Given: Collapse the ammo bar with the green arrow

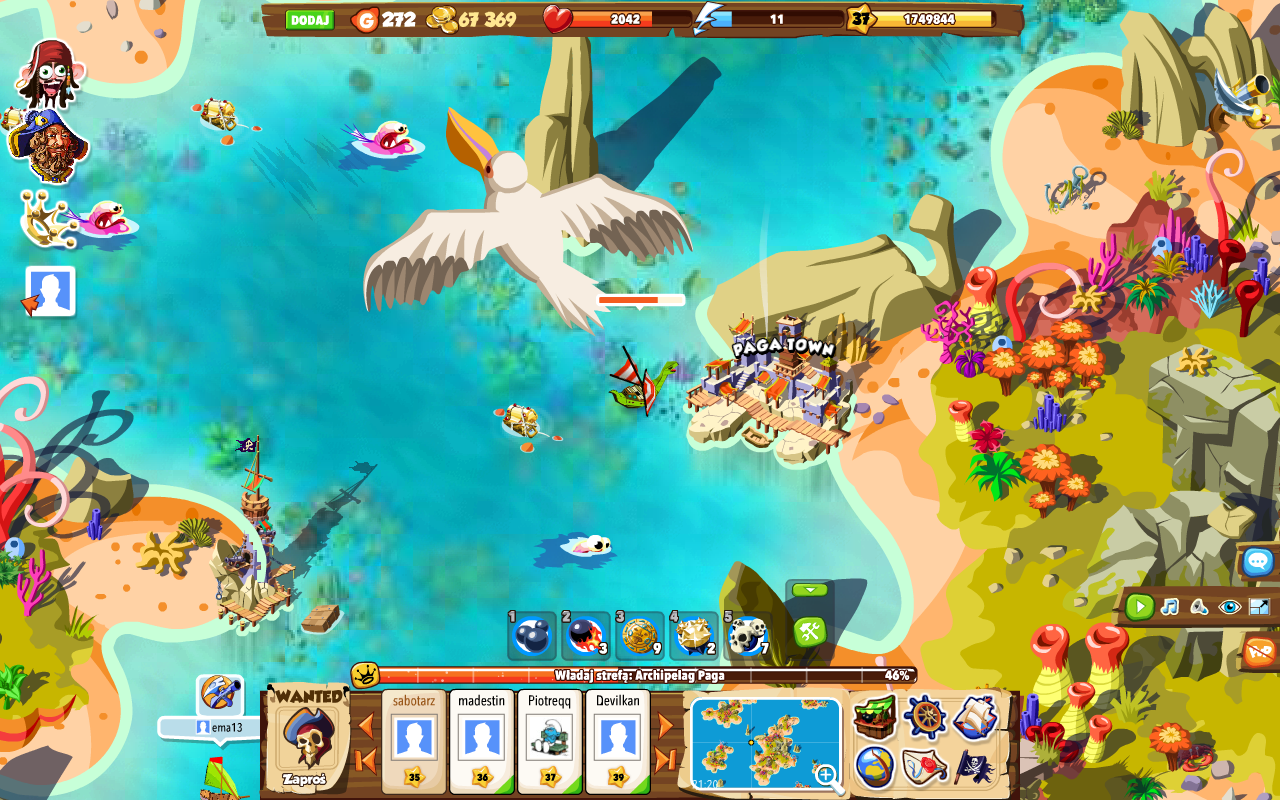Looking at the screenshot, I should (809, 590).
